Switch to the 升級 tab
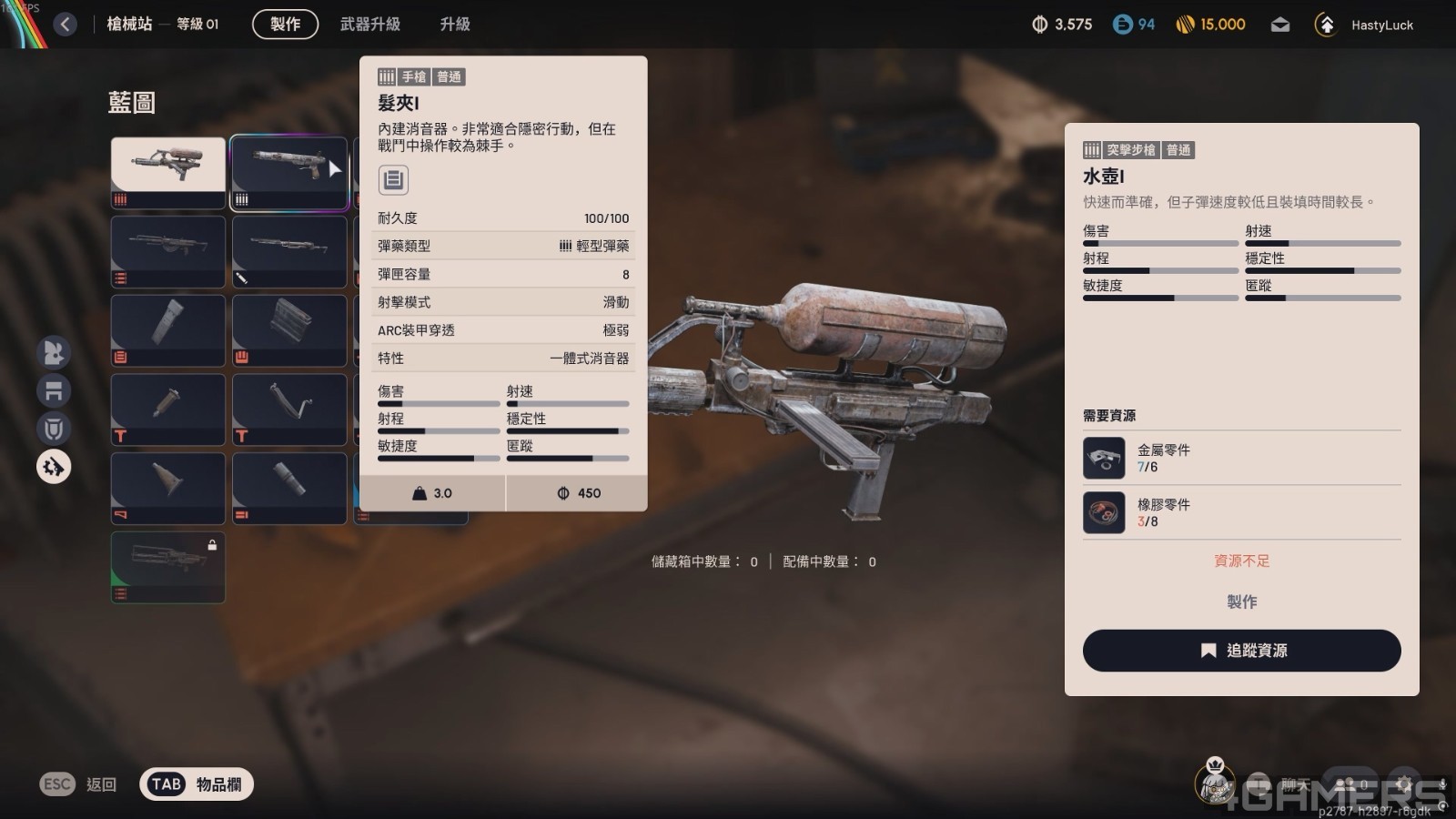 coord(453,25)
